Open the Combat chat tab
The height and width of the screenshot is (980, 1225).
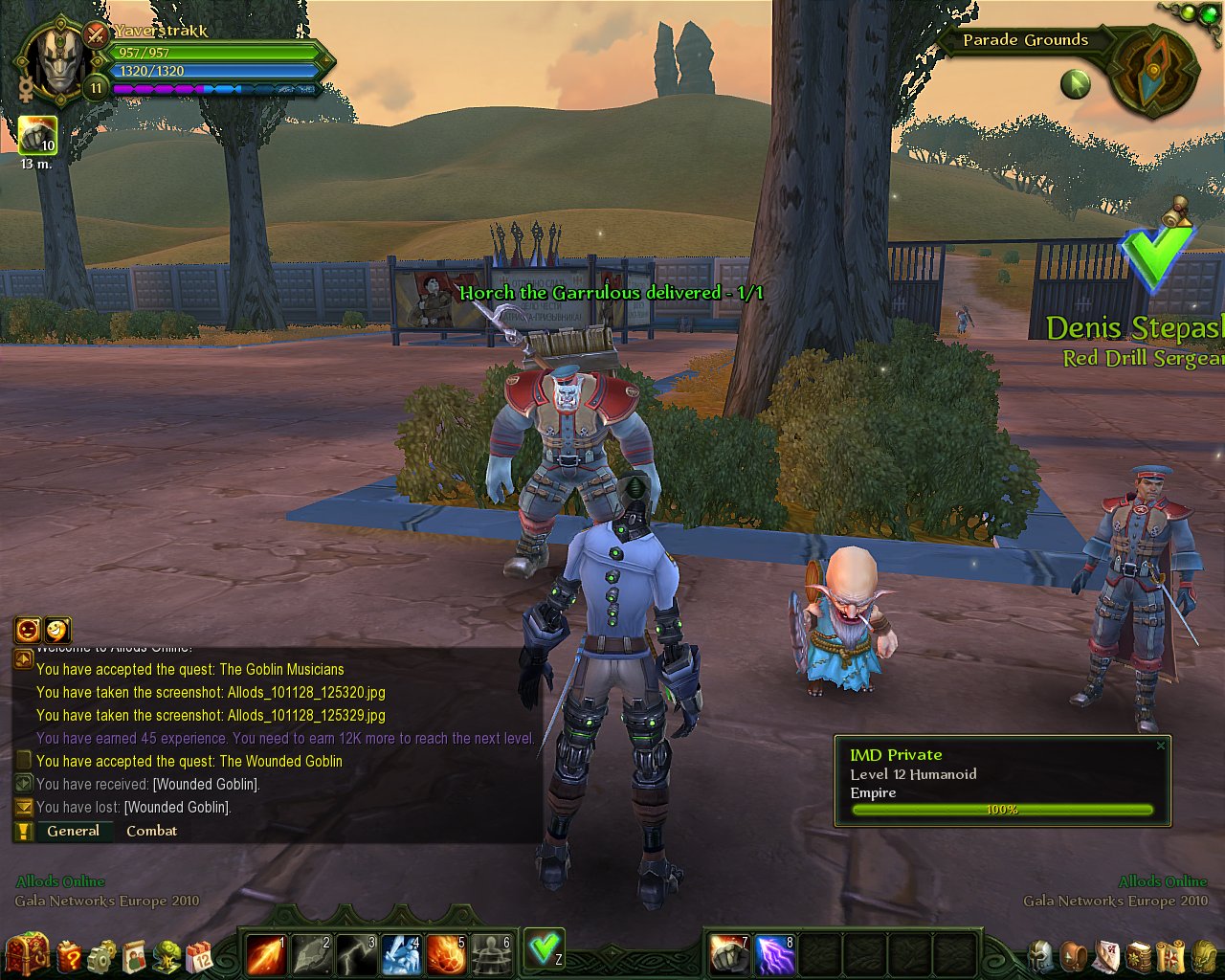(x=151, y=831)
